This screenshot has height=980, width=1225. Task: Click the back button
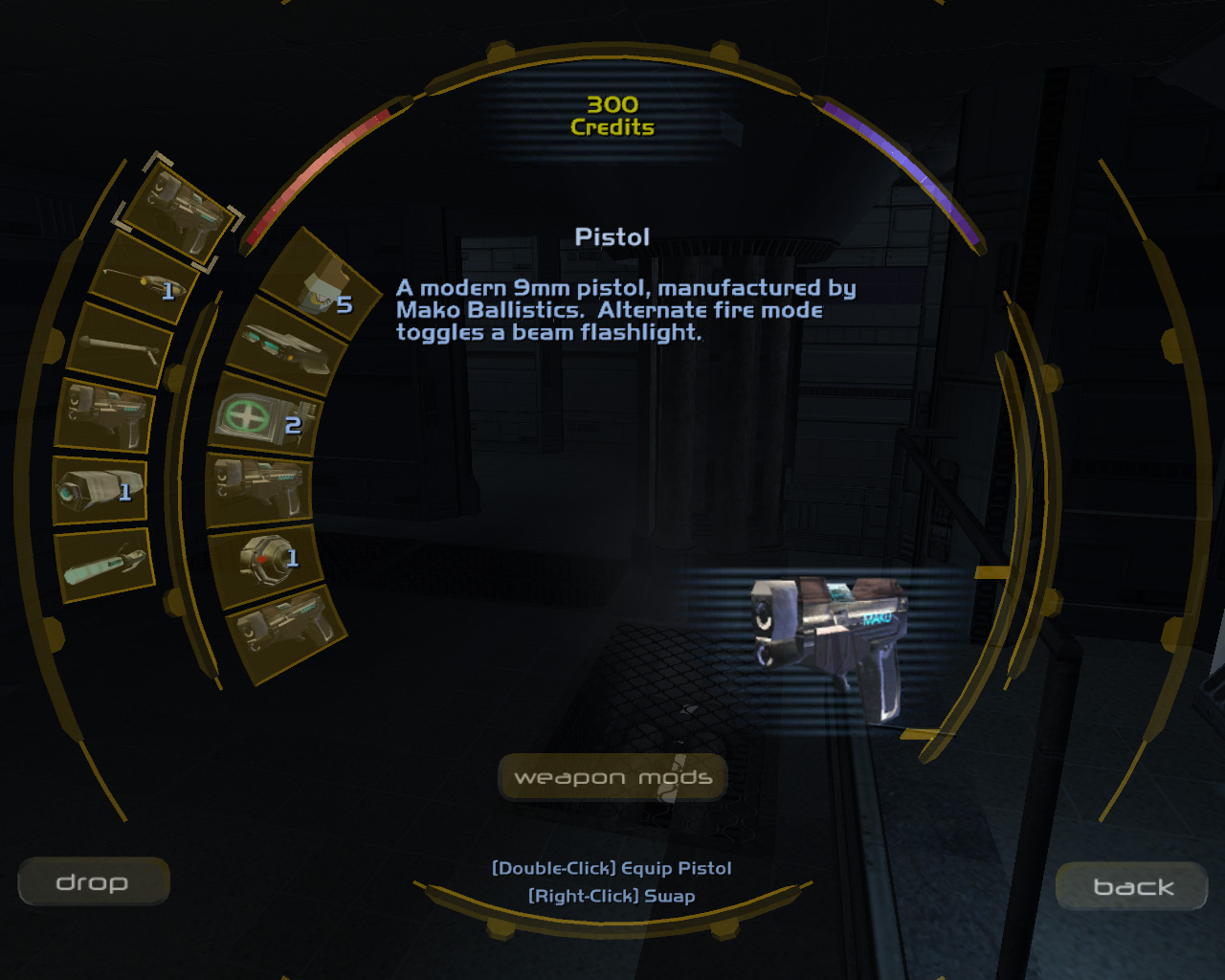pos(1130,886)
